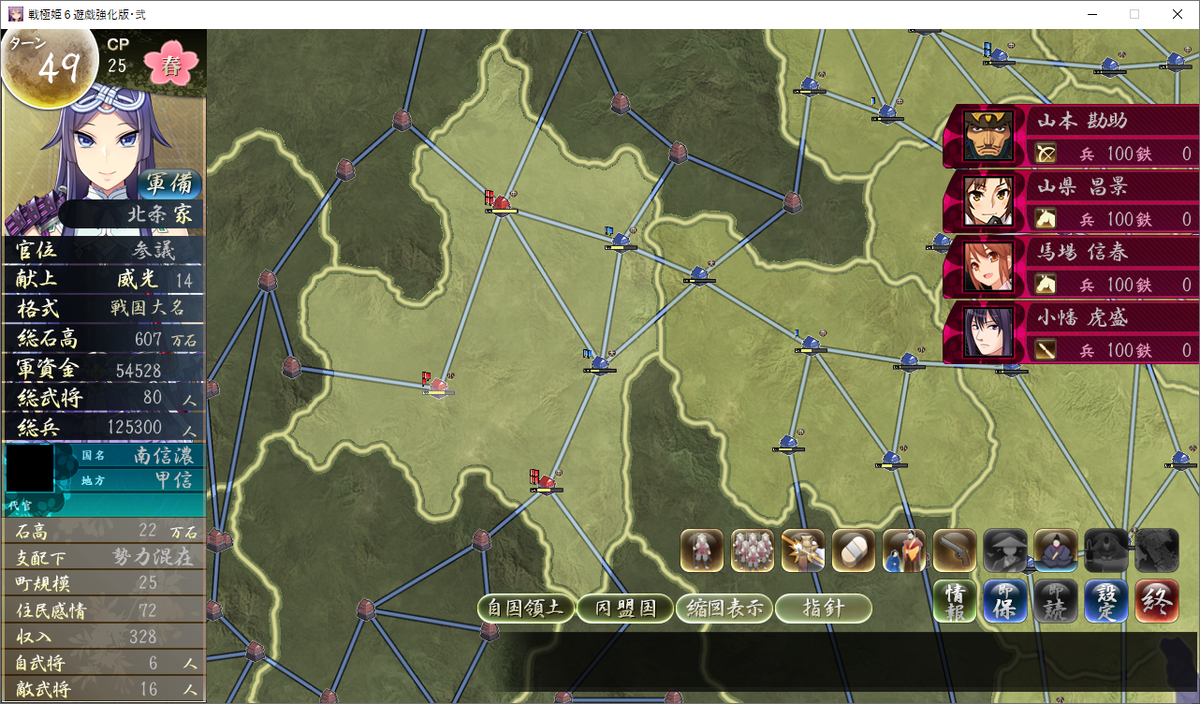Pick general 小幡 虎盛 from the list
The width and height of the screenshot is (1200, 704).
(1070, 333)
